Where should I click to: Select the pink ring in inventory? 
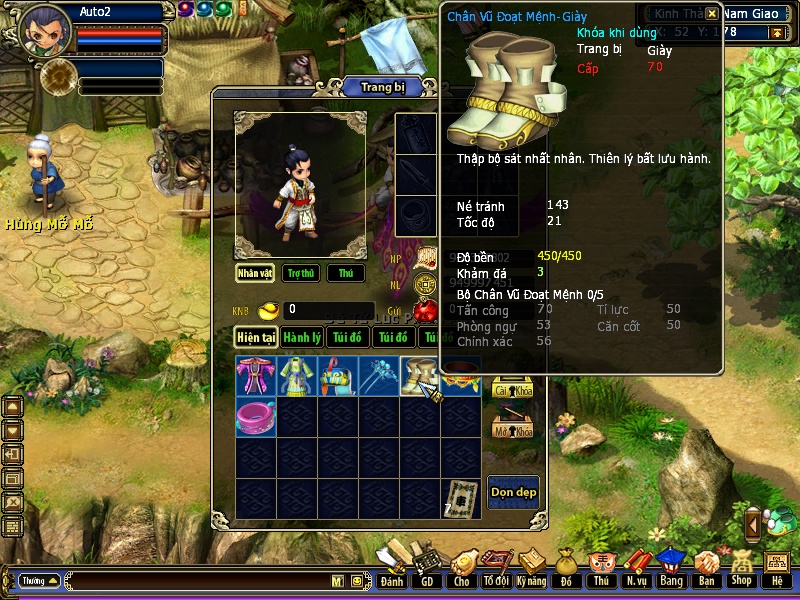pos(255,416)
